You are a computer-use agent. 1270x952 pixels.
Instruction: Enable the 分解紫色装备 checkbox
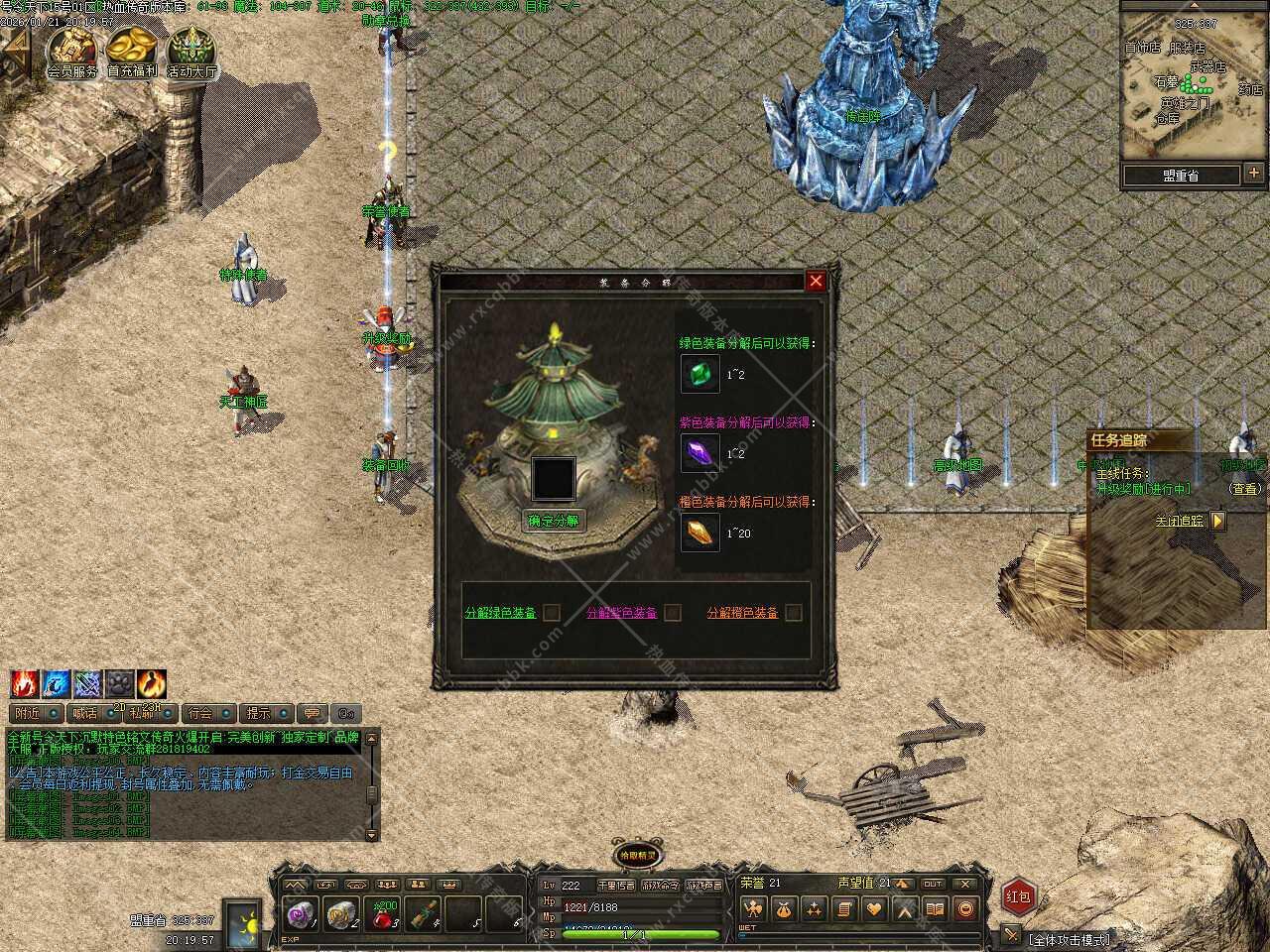pos(673,613)
